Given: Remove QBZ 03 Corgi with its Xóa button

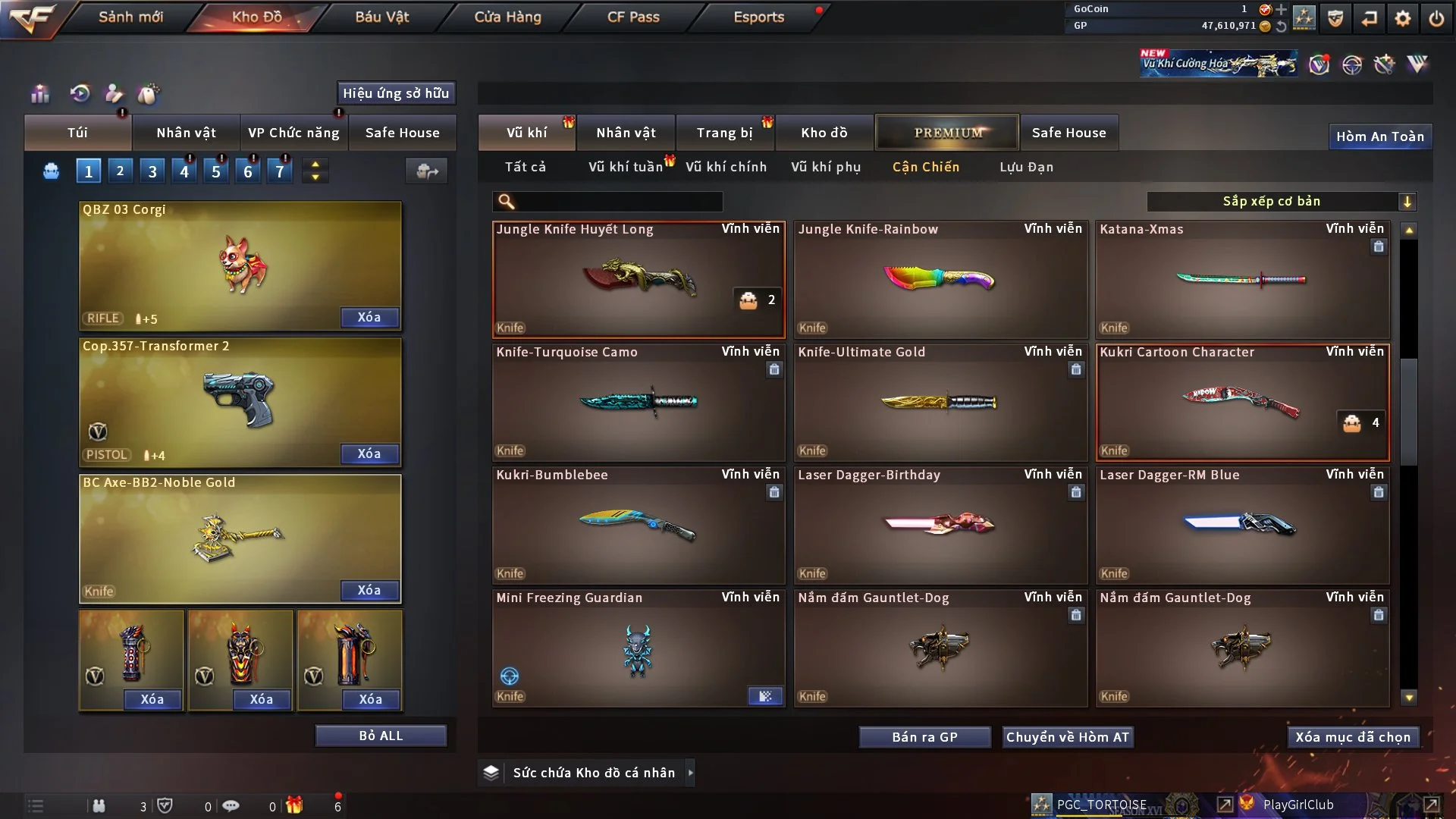Looking at the screenshot, I should click(x=369, y=317).
